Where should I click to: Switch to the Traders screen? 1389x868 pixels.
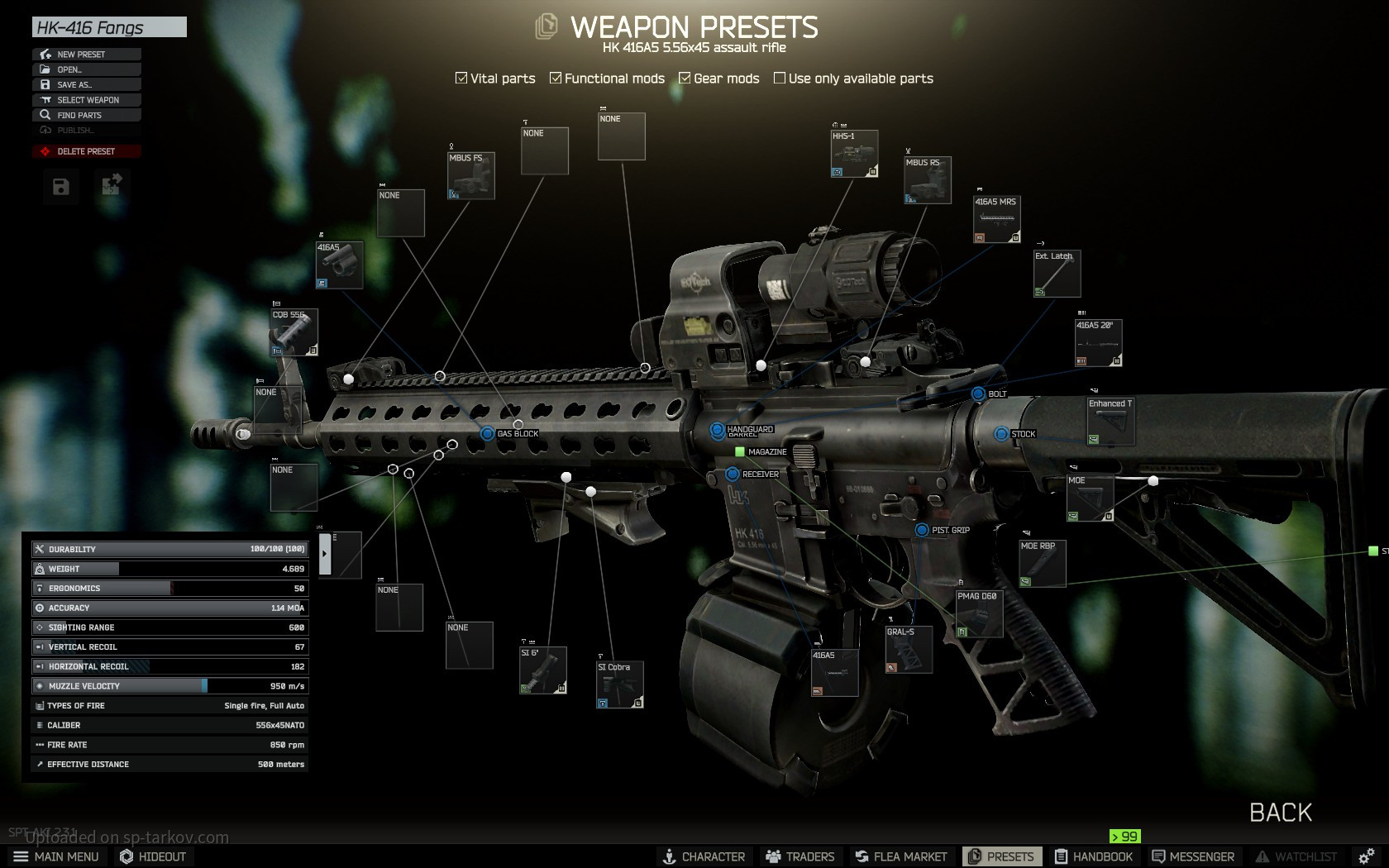tap(800, 856)
